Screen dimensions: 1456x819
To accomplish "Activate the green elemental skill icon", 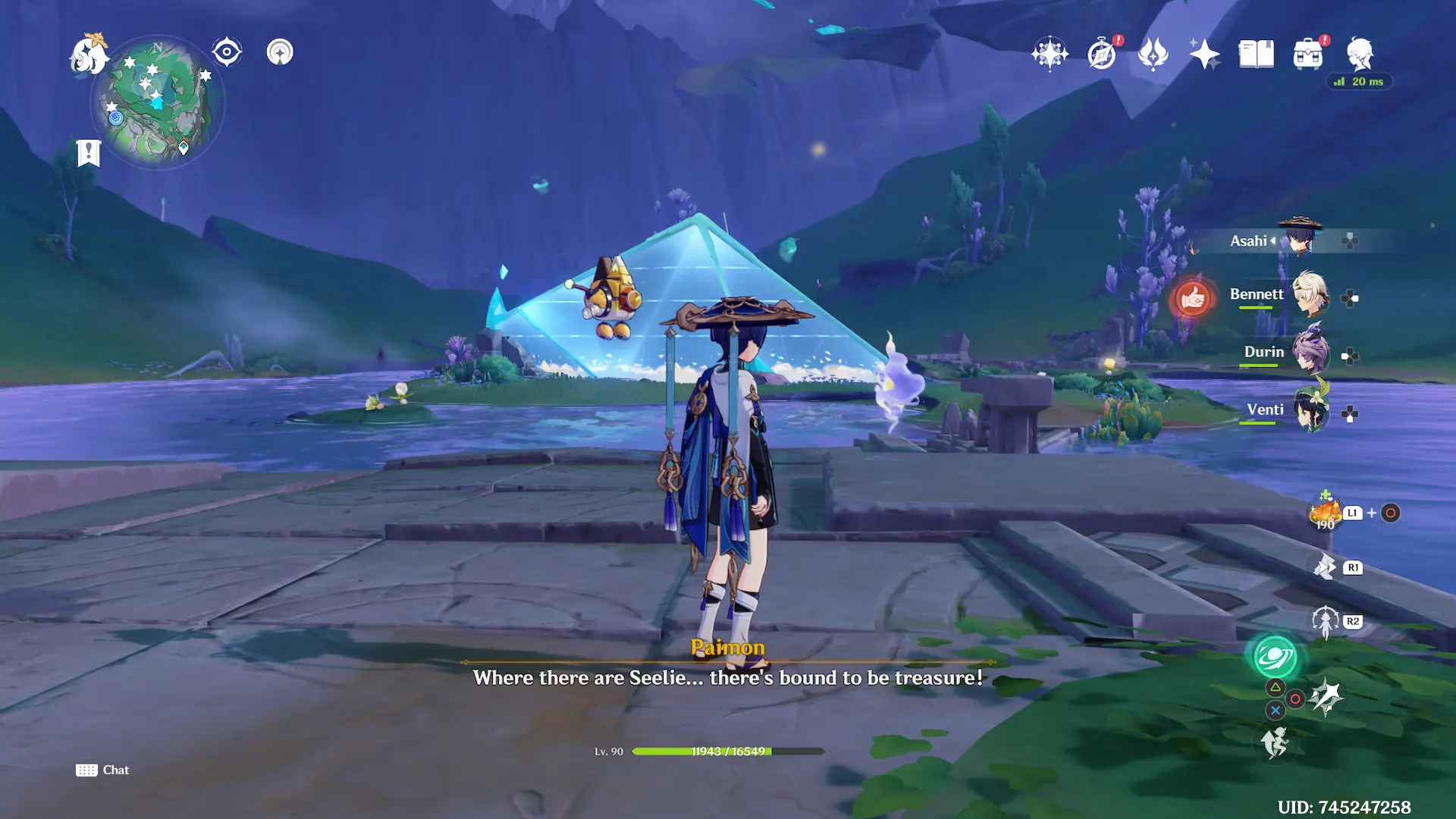I will point(1275,657).
